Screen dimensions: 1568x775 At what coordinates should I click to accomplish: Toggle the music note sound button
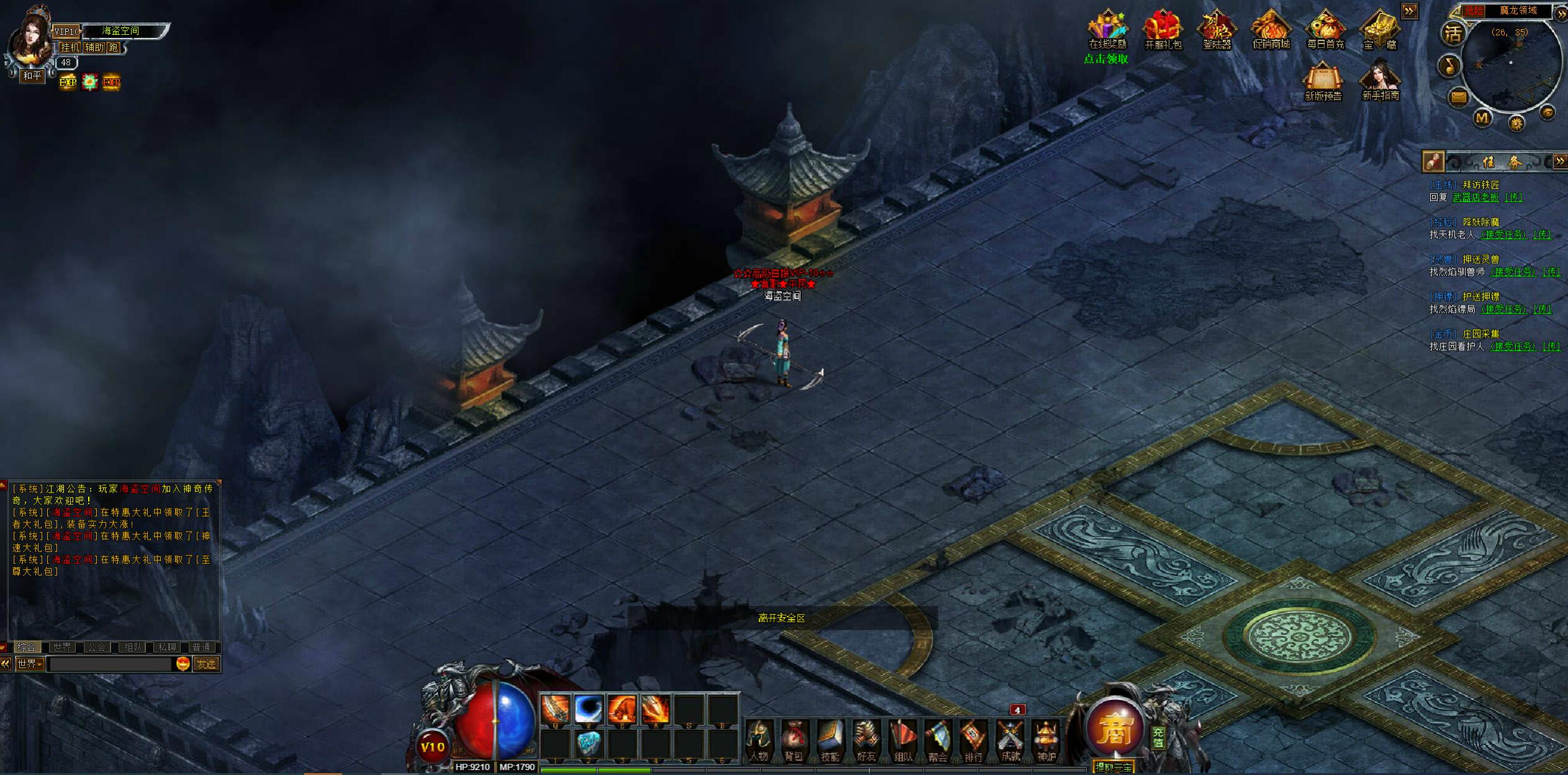pyautogui.click(x=1449, y=66)
